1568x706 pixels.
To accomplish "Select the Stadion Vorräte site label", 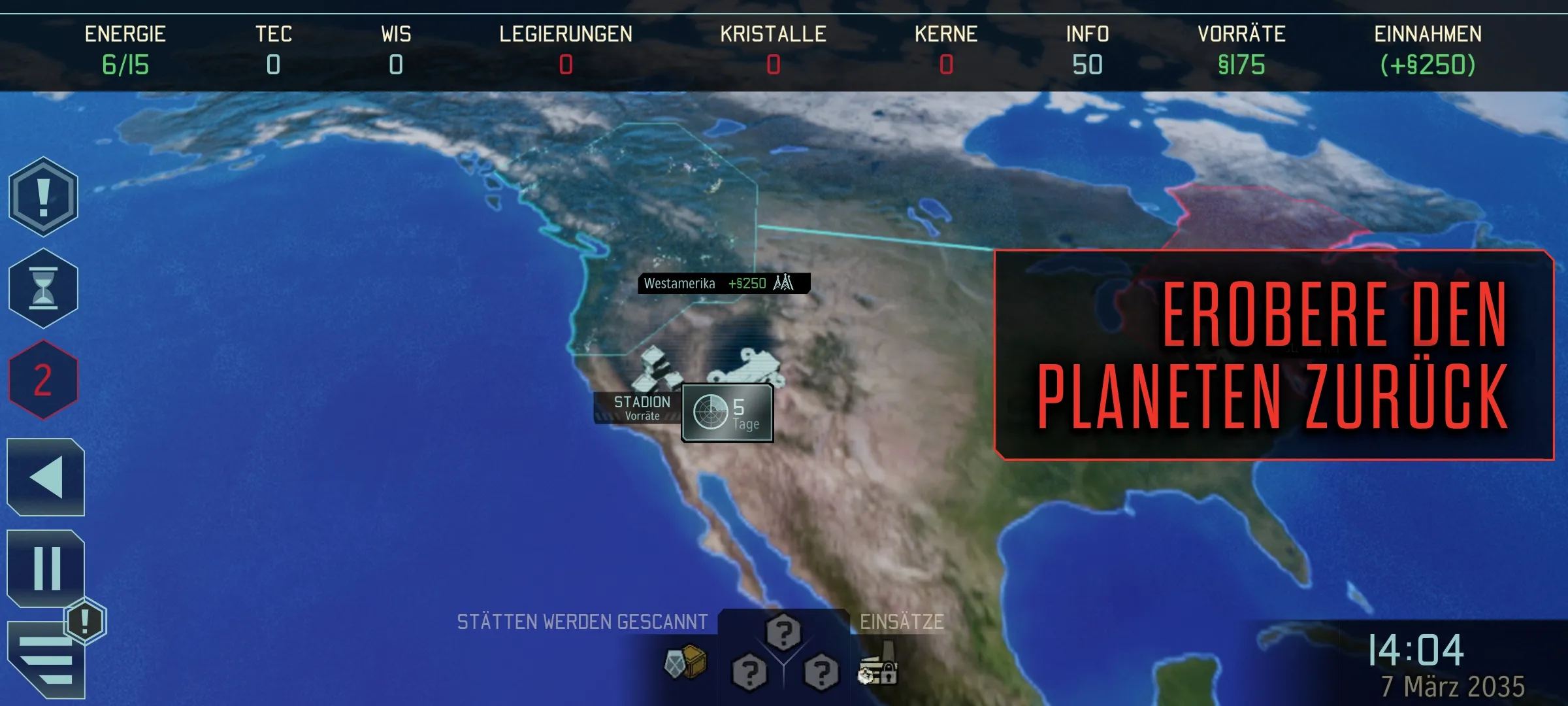I will pyautogui.click(x=640, y=408).
